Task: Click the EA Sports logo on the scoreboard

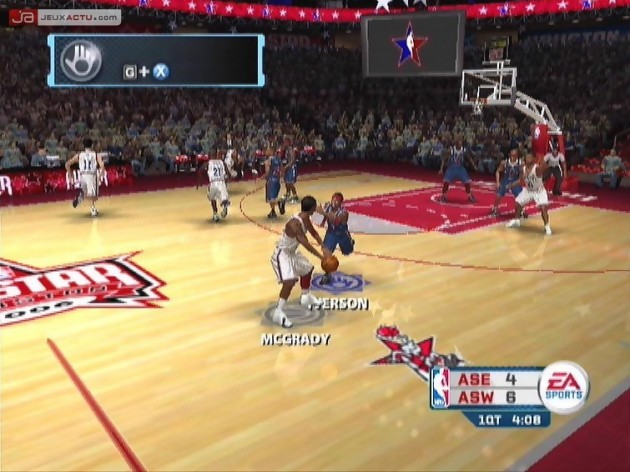Action: (x=563, y=387)
